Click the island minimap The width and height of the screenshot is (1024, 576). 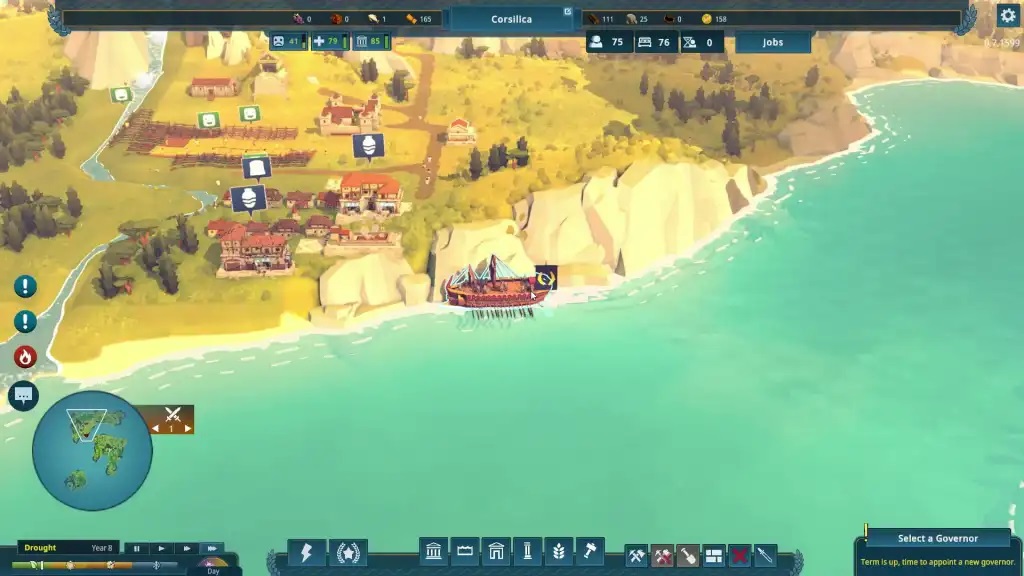[92, 450]
